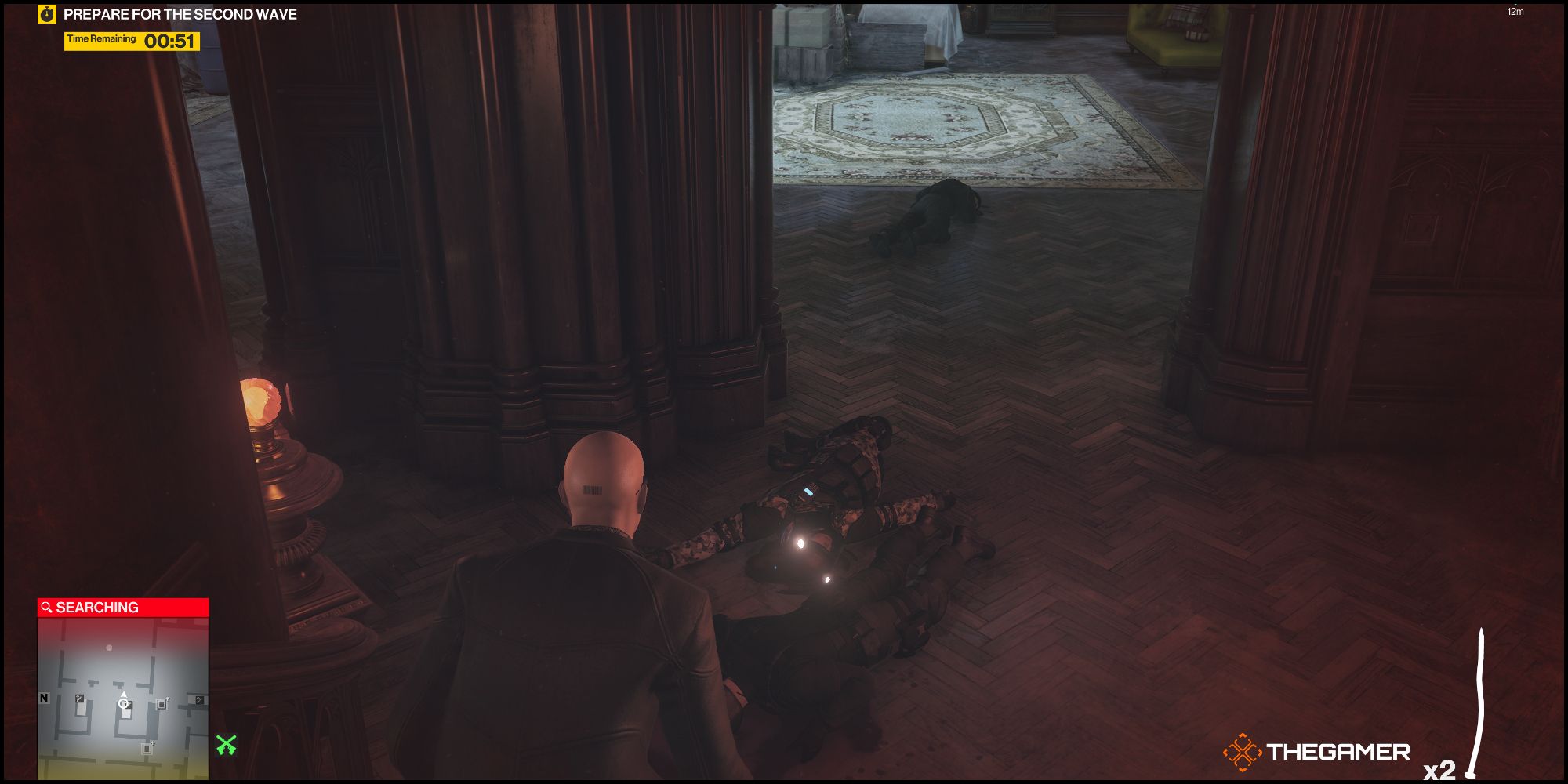Toggle the N compass indicator on the minimap
Screen dimensions: 1568x784
click(x=43, y=698)
